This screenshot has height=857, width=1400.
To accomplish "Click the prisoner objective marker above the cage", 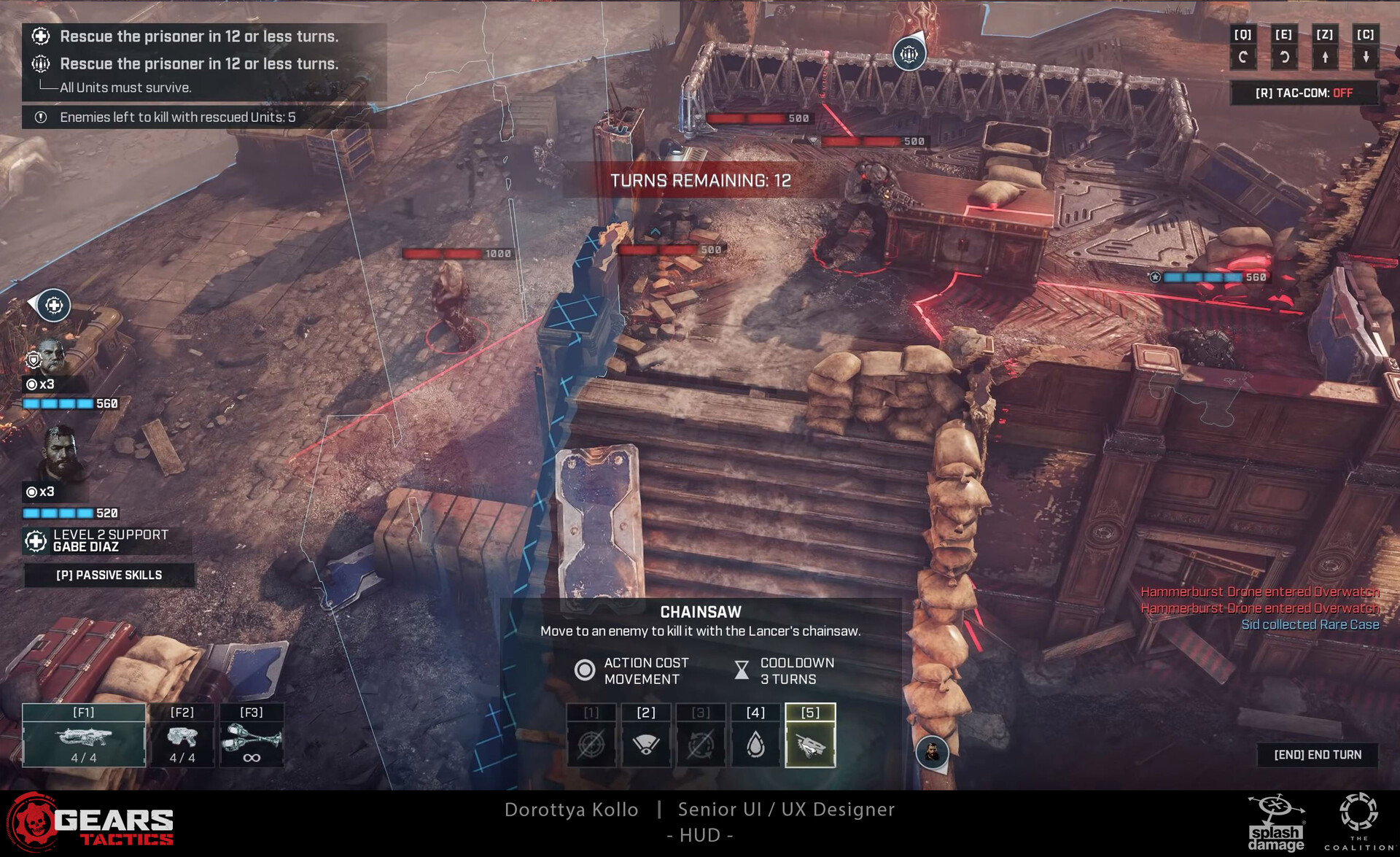I will tap(909, 54).
